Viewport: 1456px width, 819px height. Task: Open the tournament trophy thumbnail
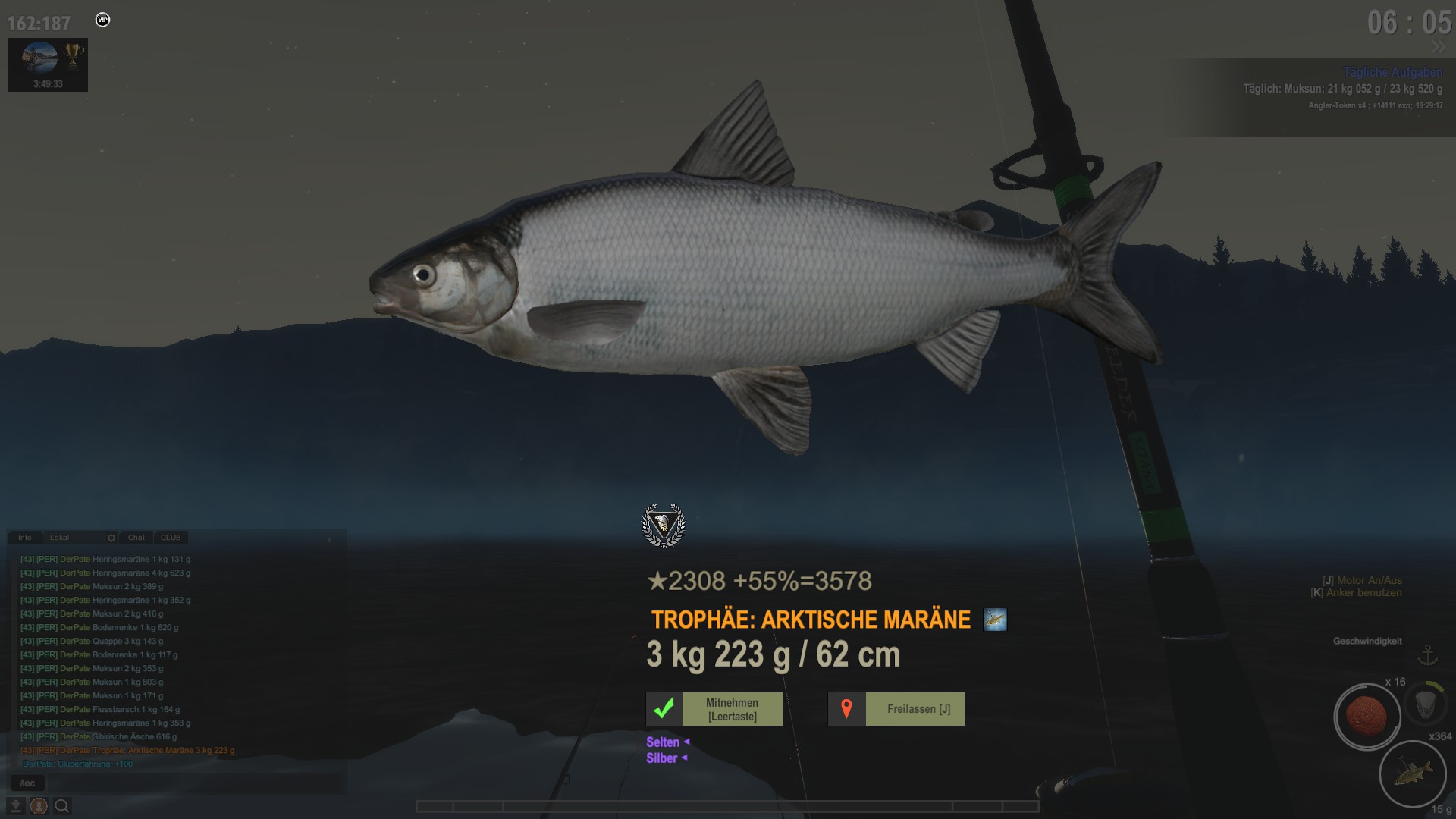(48, 64)
